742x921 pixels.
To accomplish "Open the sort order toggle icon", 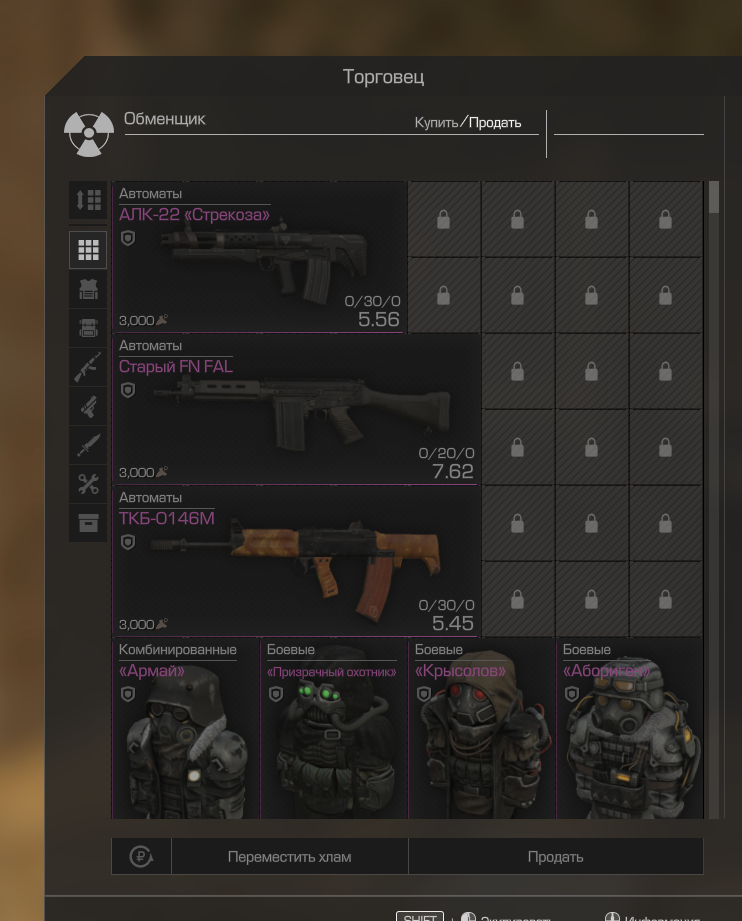I will 88,200.
